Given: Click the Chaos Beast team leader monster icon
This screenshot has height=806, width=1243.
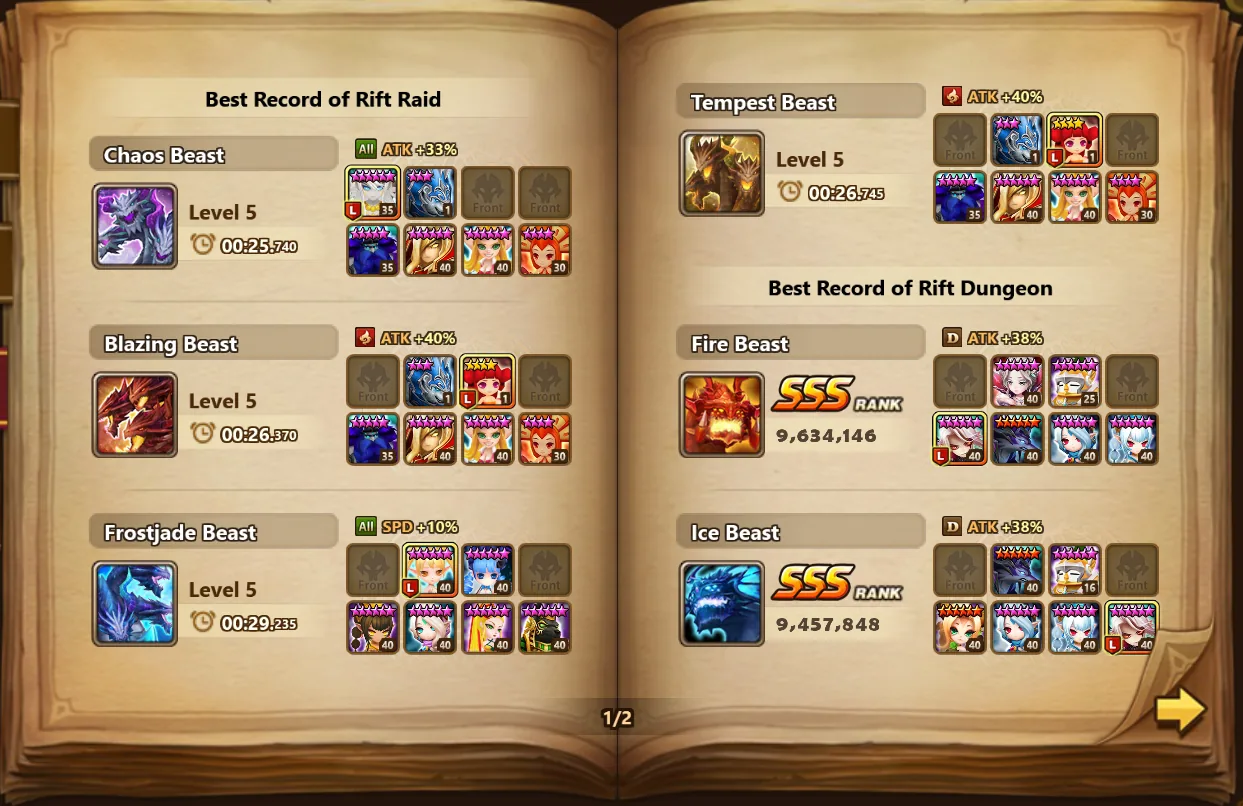Looking at the screenshot, I should (373, 193).
